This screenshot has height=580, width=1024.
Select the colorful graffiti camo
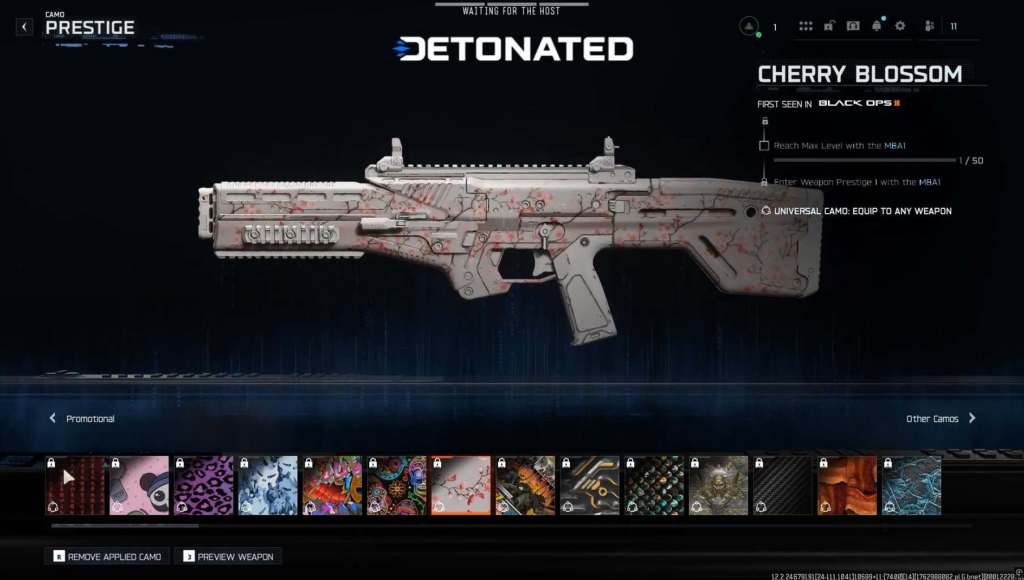click(332, 486)
